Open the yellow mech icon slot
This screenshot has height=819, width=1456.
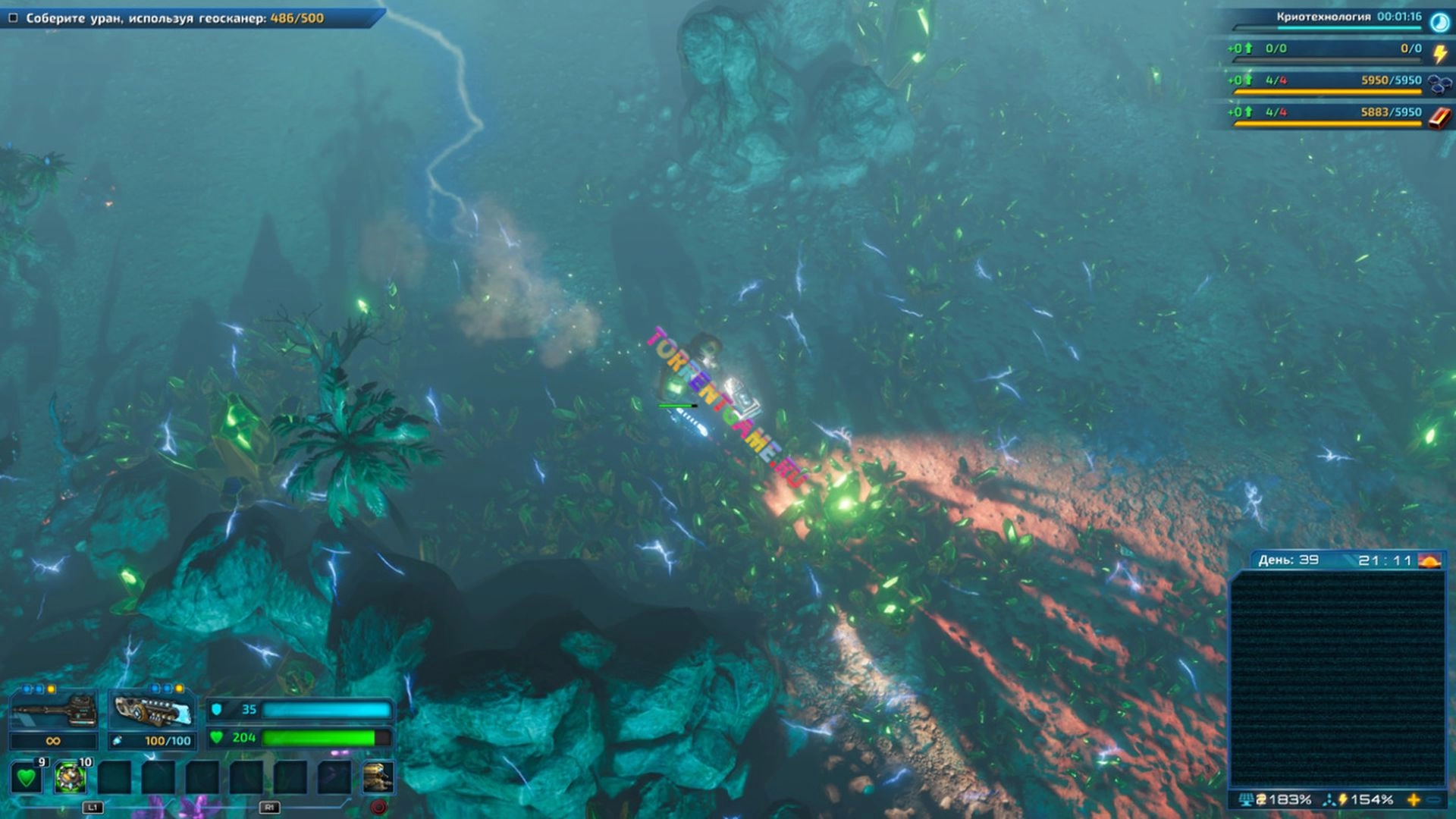coord(378,777)
